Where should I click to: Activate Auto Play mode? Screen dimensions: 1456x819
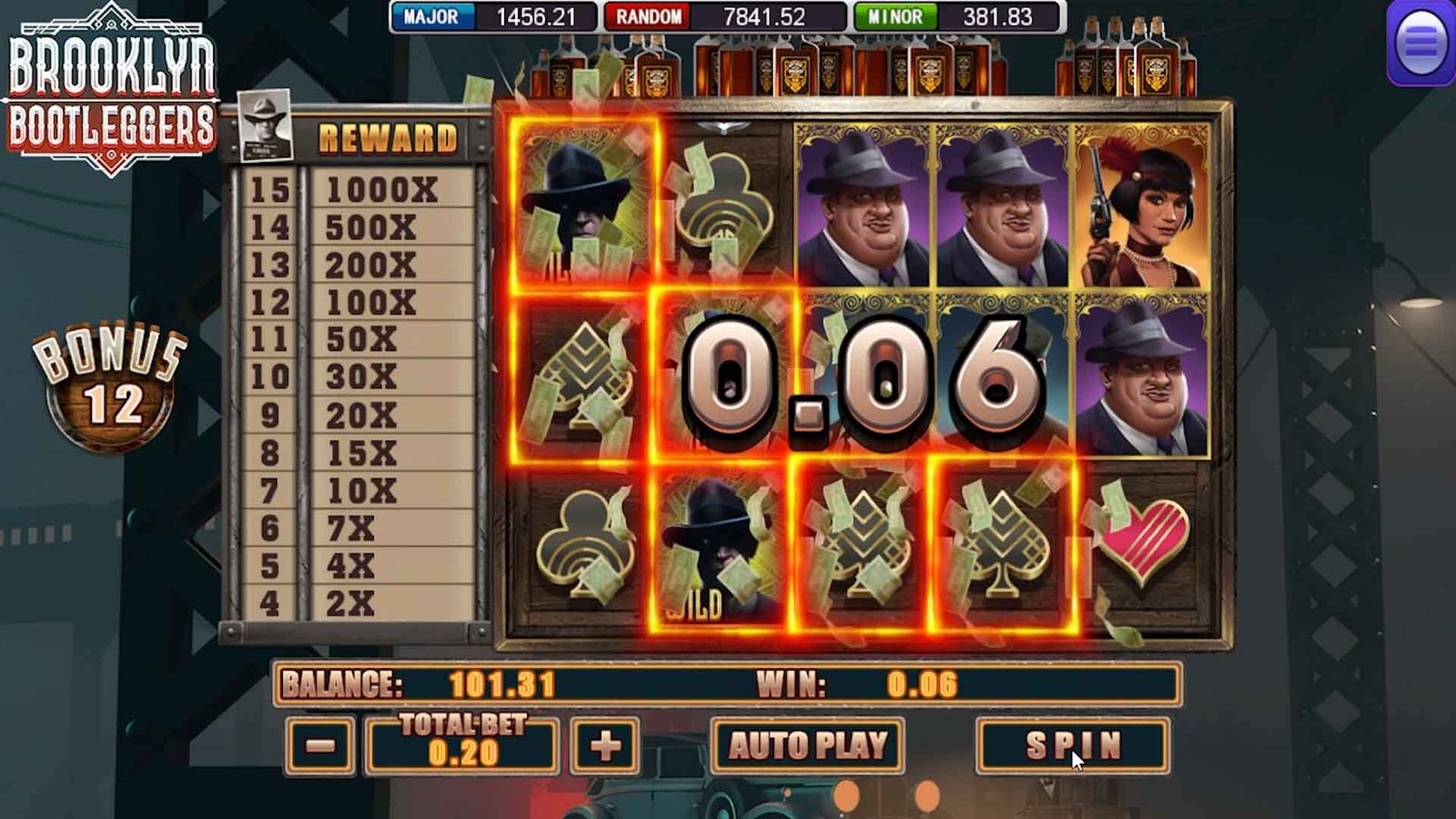807,745
